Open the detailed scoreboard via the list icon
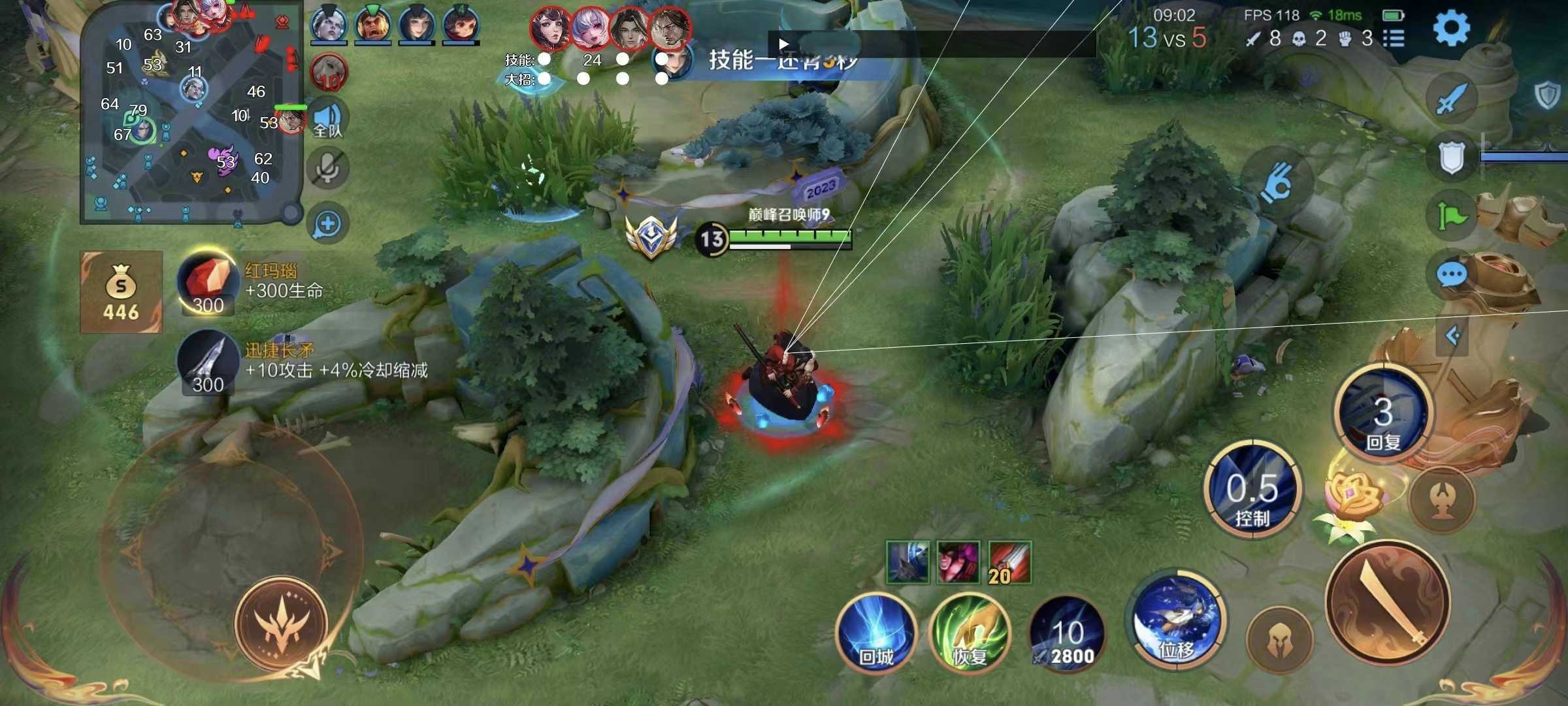 [x=1395, y=37]
